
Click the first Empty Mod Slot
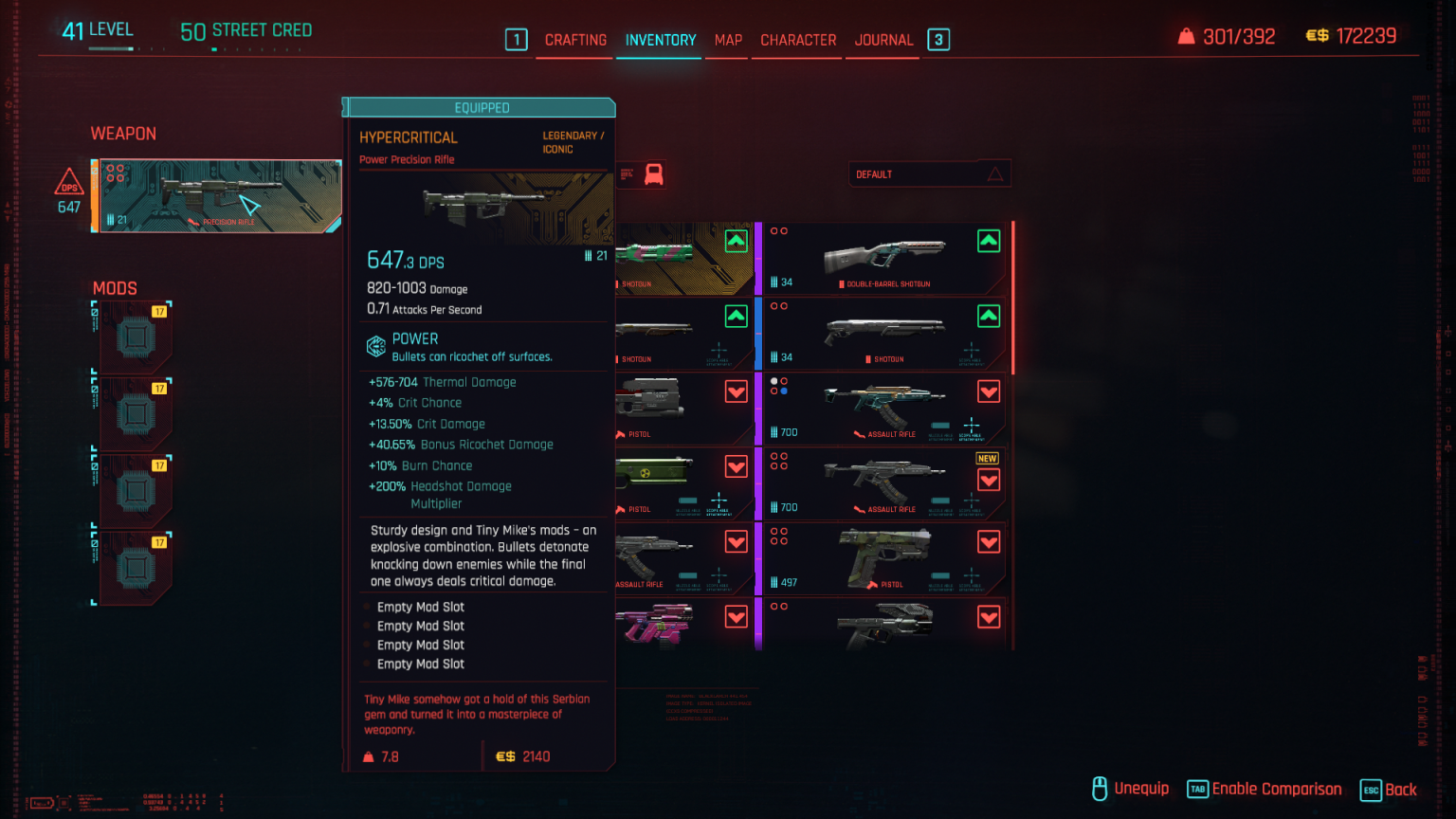420,607
